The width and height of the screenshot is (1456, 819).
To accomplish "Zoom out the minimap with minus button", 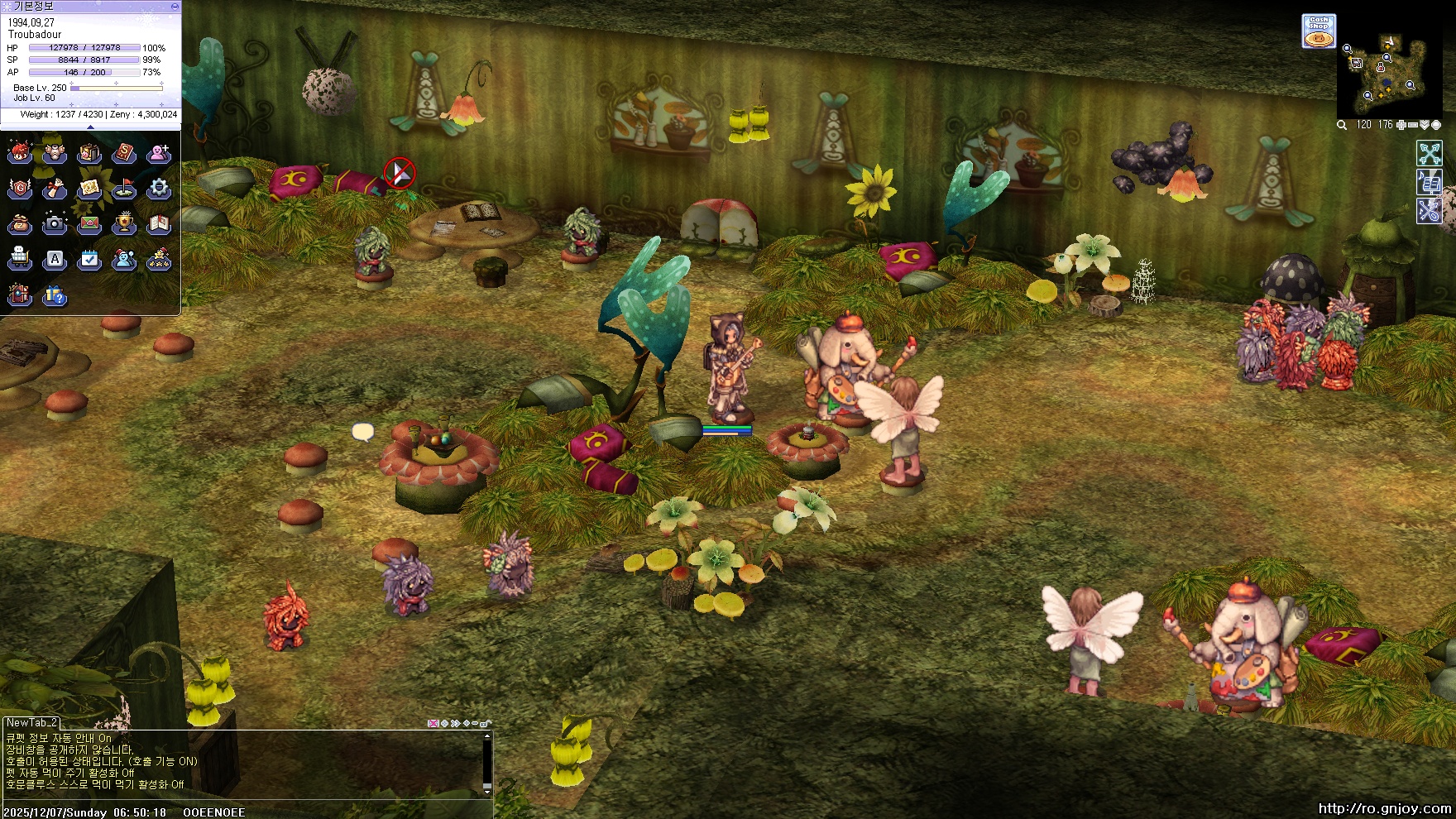I will pos(1413,125).
